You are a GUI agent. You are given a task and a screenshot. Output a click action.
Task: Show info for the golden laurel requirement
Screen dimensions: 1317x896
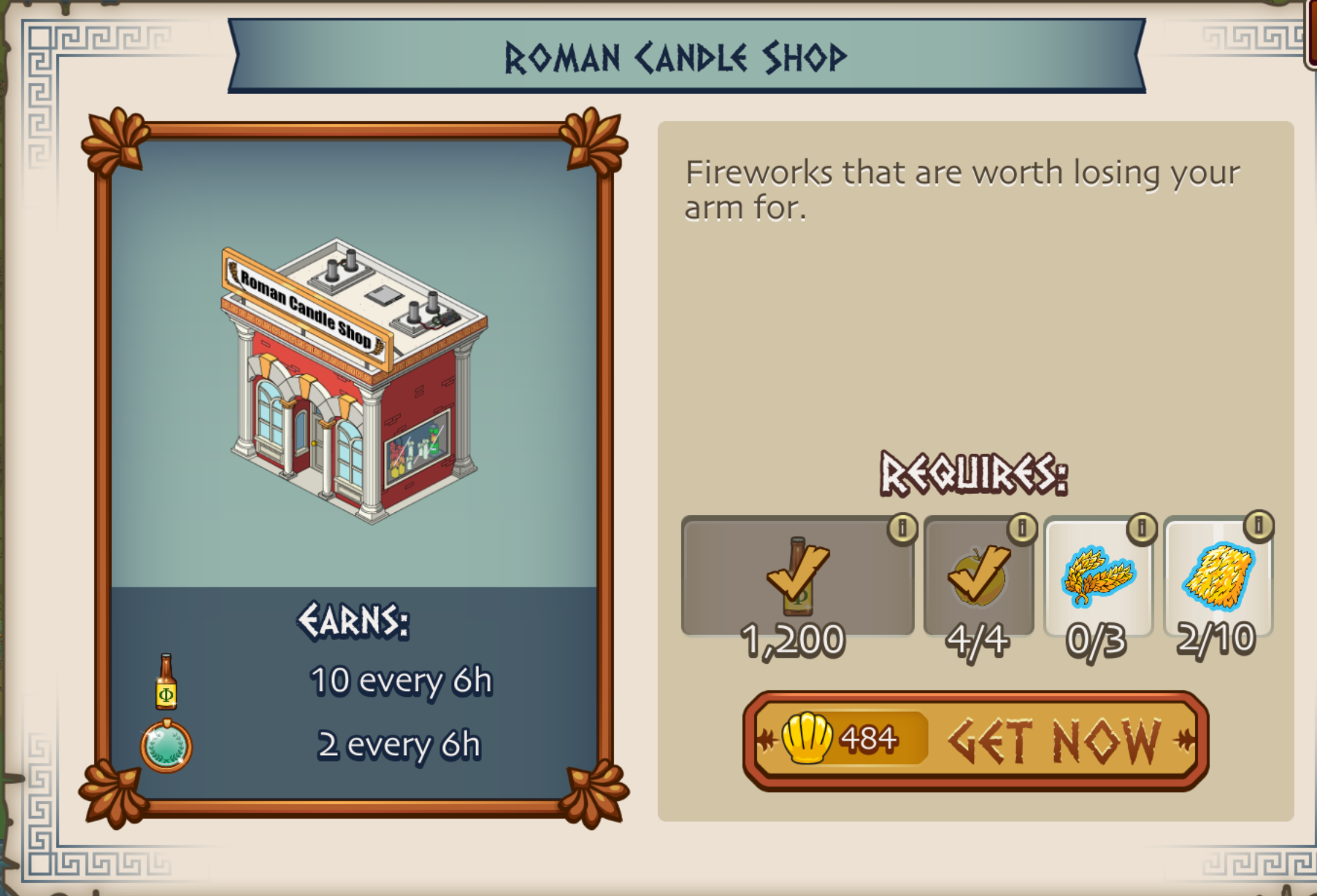(1142, 528)
